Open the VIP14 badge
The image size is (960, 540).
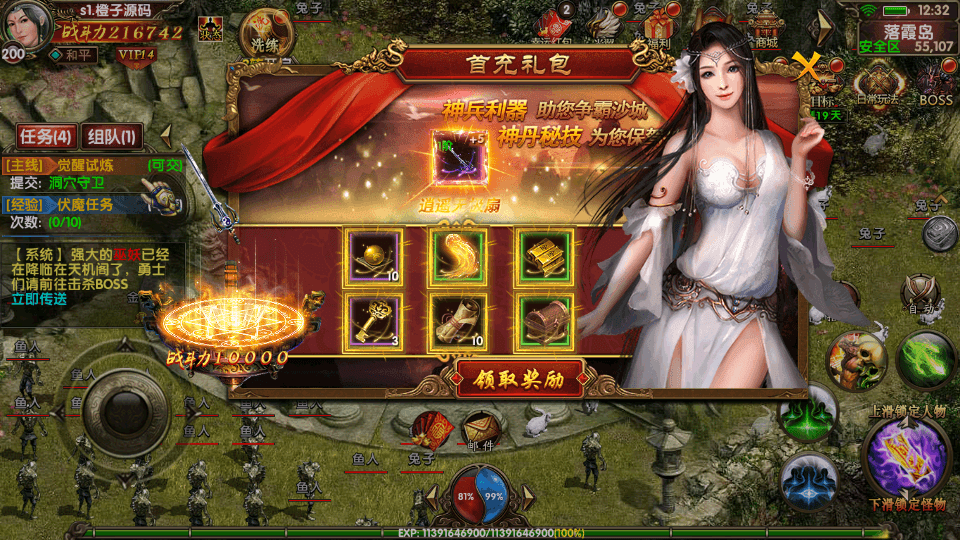point(135,54)
